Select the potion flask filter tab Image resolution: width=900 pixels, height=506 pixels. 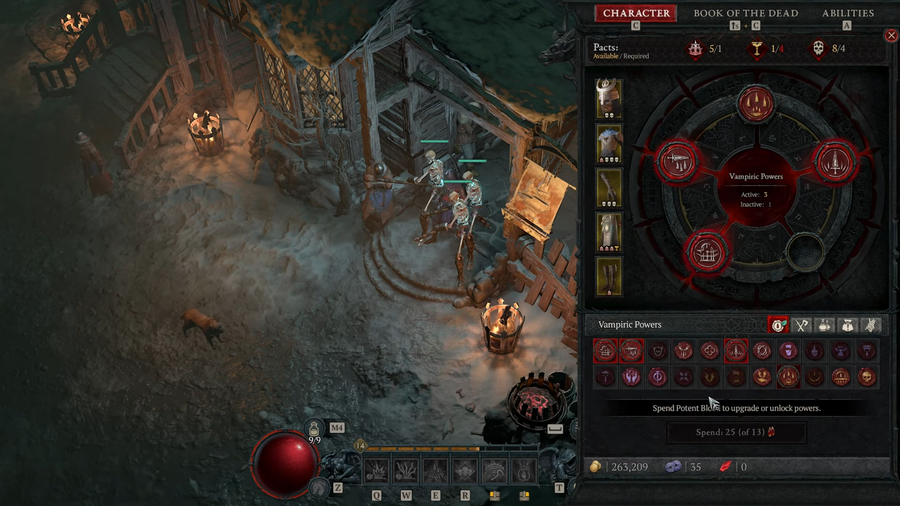click(x=825, y=325)
